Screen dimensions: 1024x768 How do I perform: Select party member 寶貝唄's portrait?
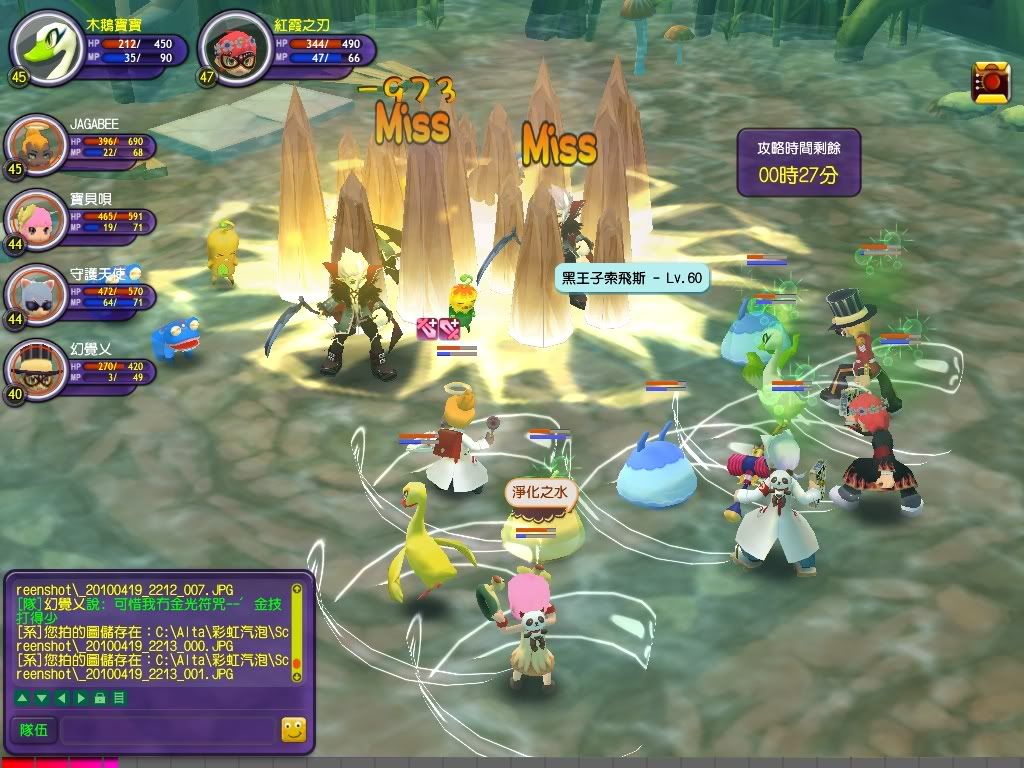[x=34, y=219]
